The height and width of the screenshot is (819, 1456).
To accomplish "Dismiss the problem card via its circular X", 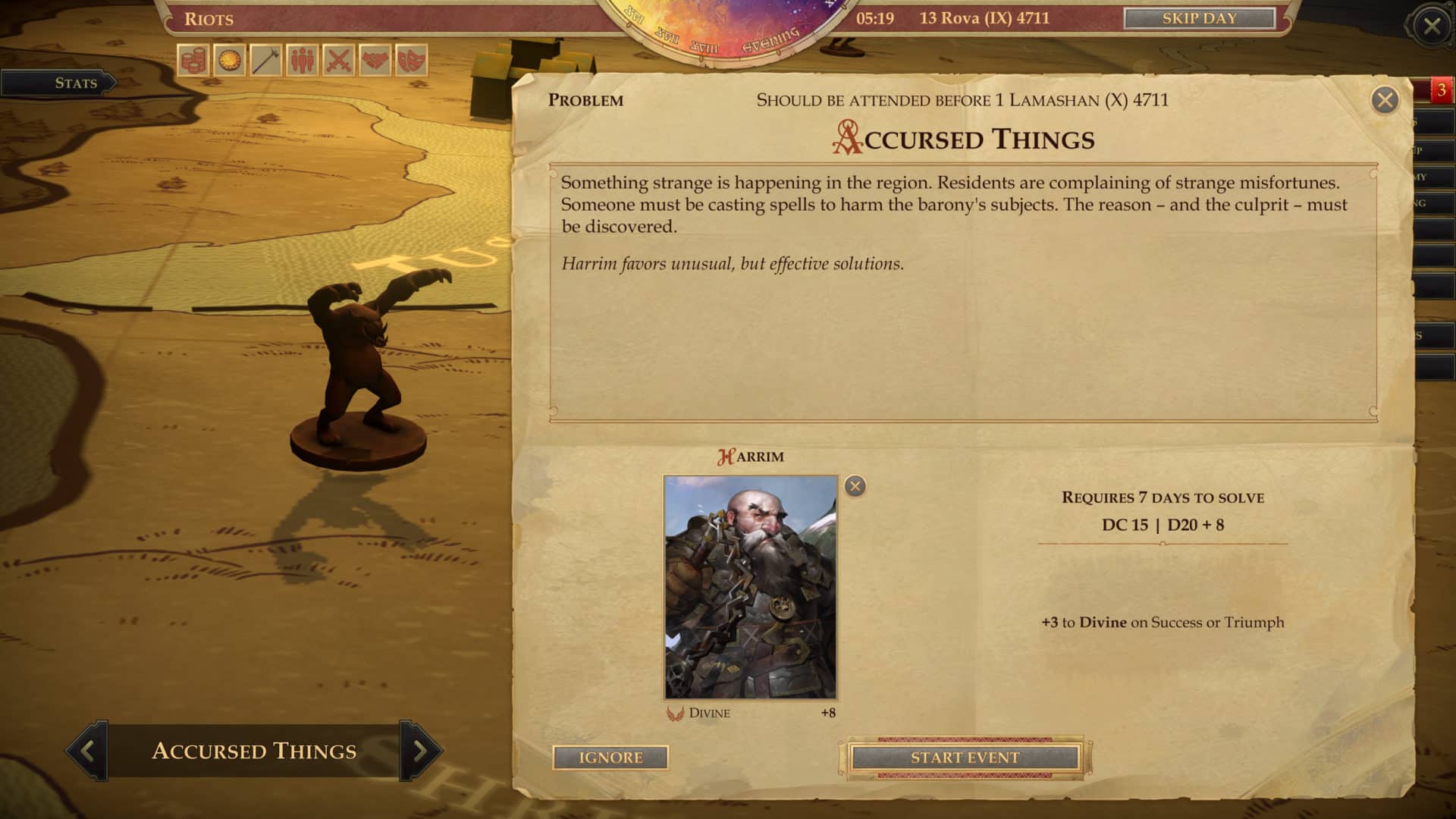I will (1385, 98).
